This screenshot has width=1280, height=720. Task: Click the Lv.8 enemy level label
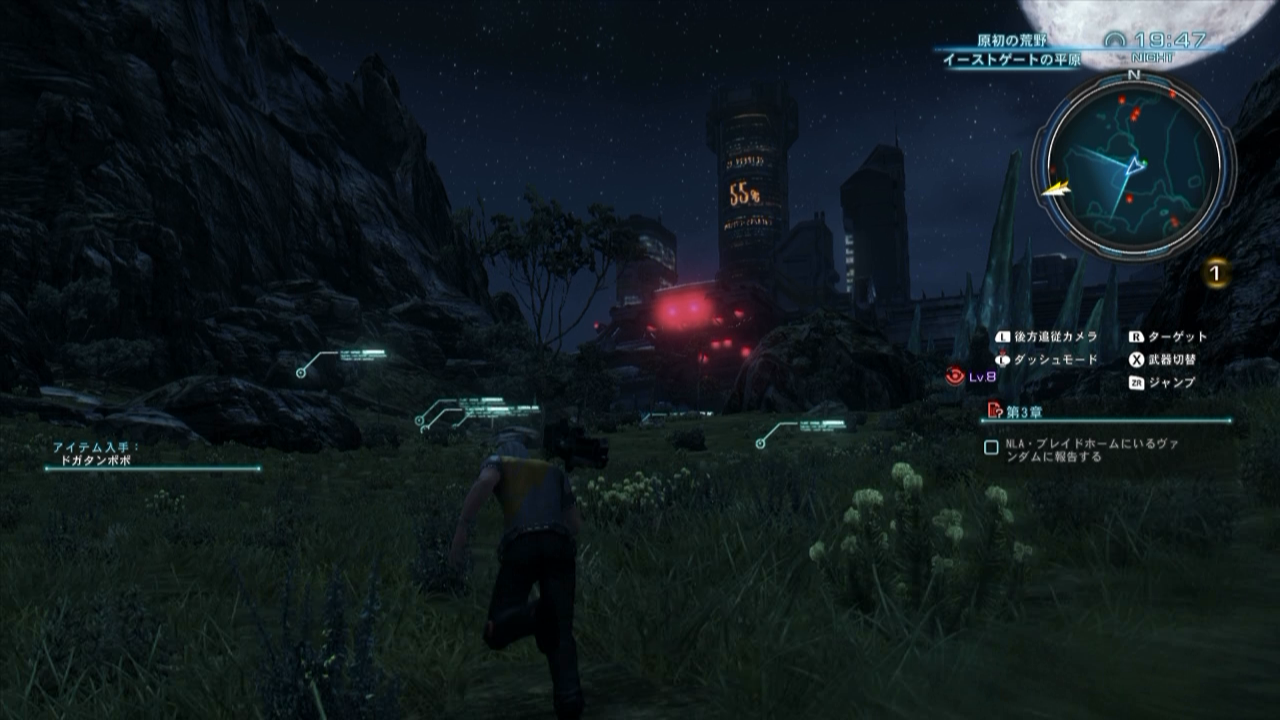(984, 374)
